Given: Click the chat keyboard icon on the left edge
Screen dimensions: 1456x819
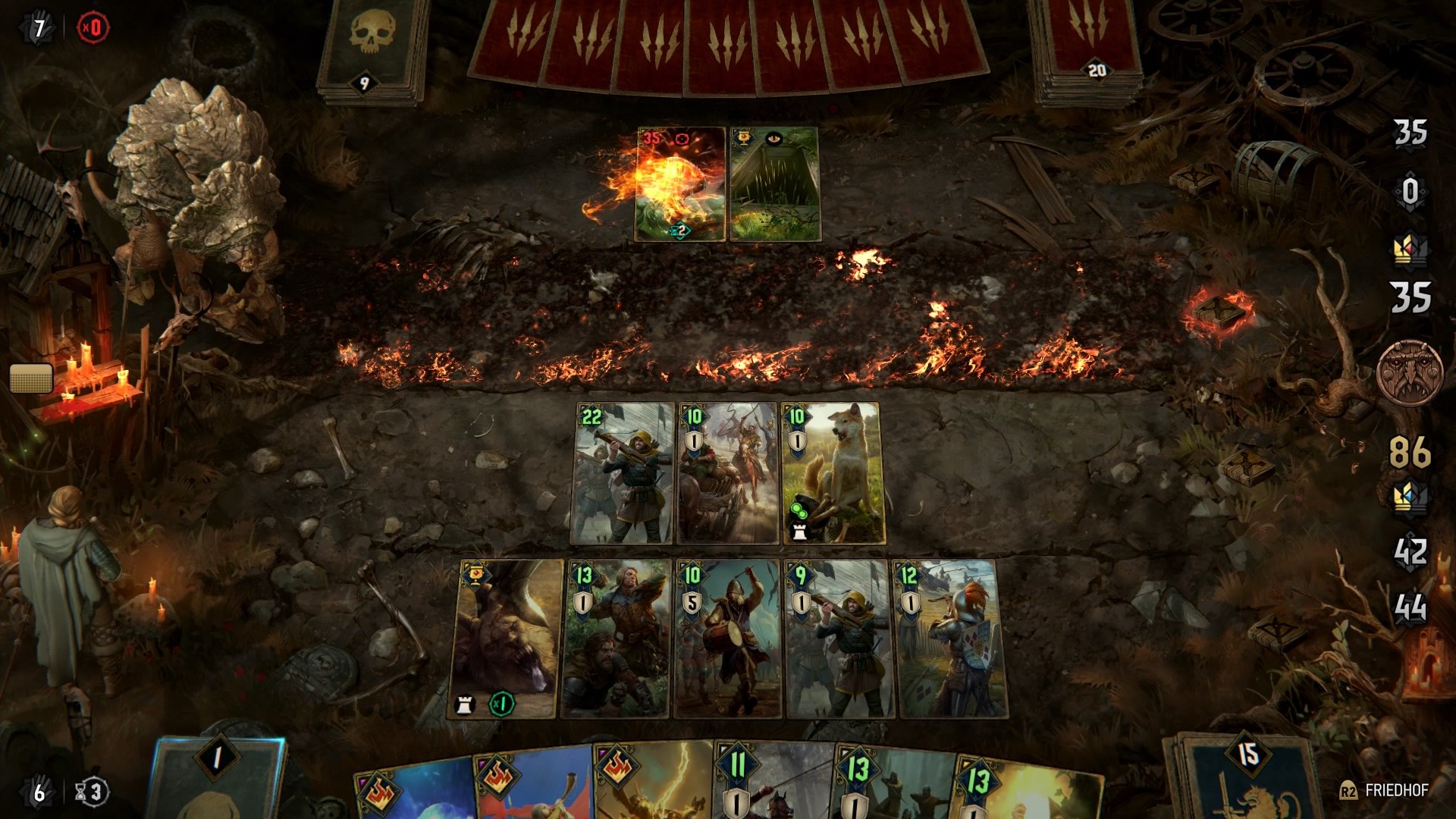Looking at the screenshot, I should (x=30, y=377).
